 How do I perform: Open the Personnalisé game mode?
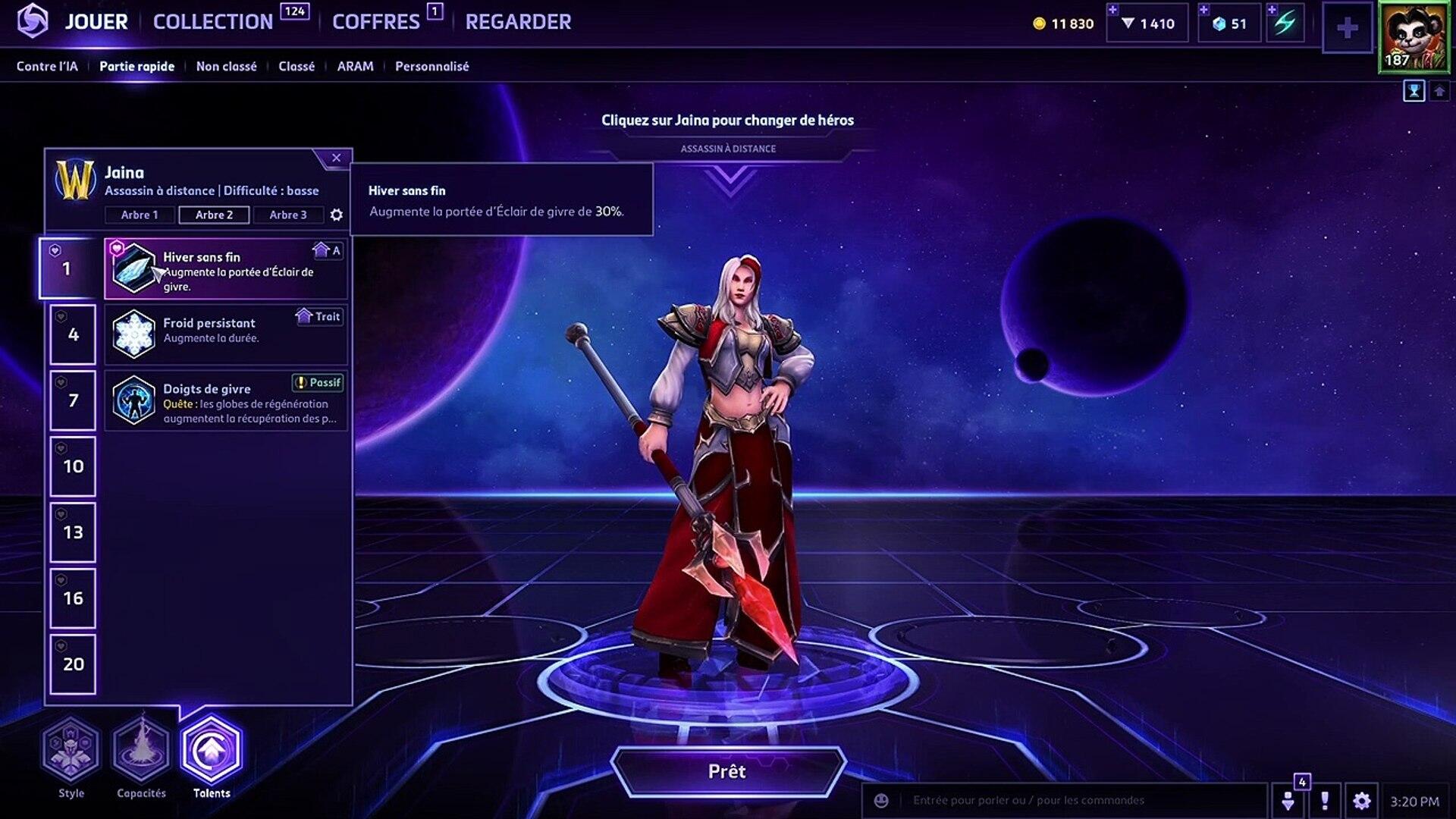(431, 67)
